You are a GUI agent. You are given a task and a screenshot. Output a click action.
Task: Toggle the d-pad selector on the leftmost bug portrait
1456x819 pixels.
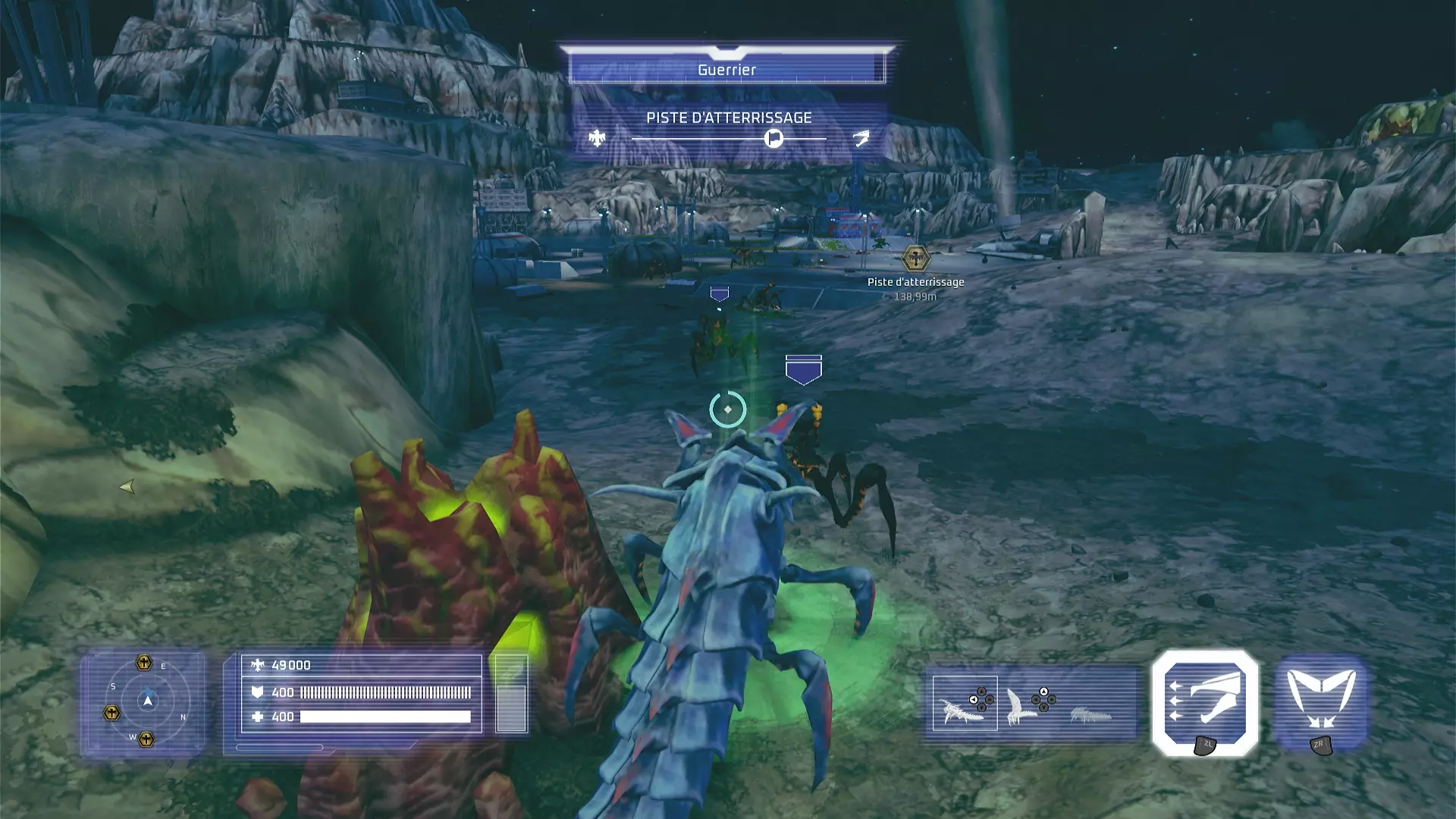[x=981, y=699]
